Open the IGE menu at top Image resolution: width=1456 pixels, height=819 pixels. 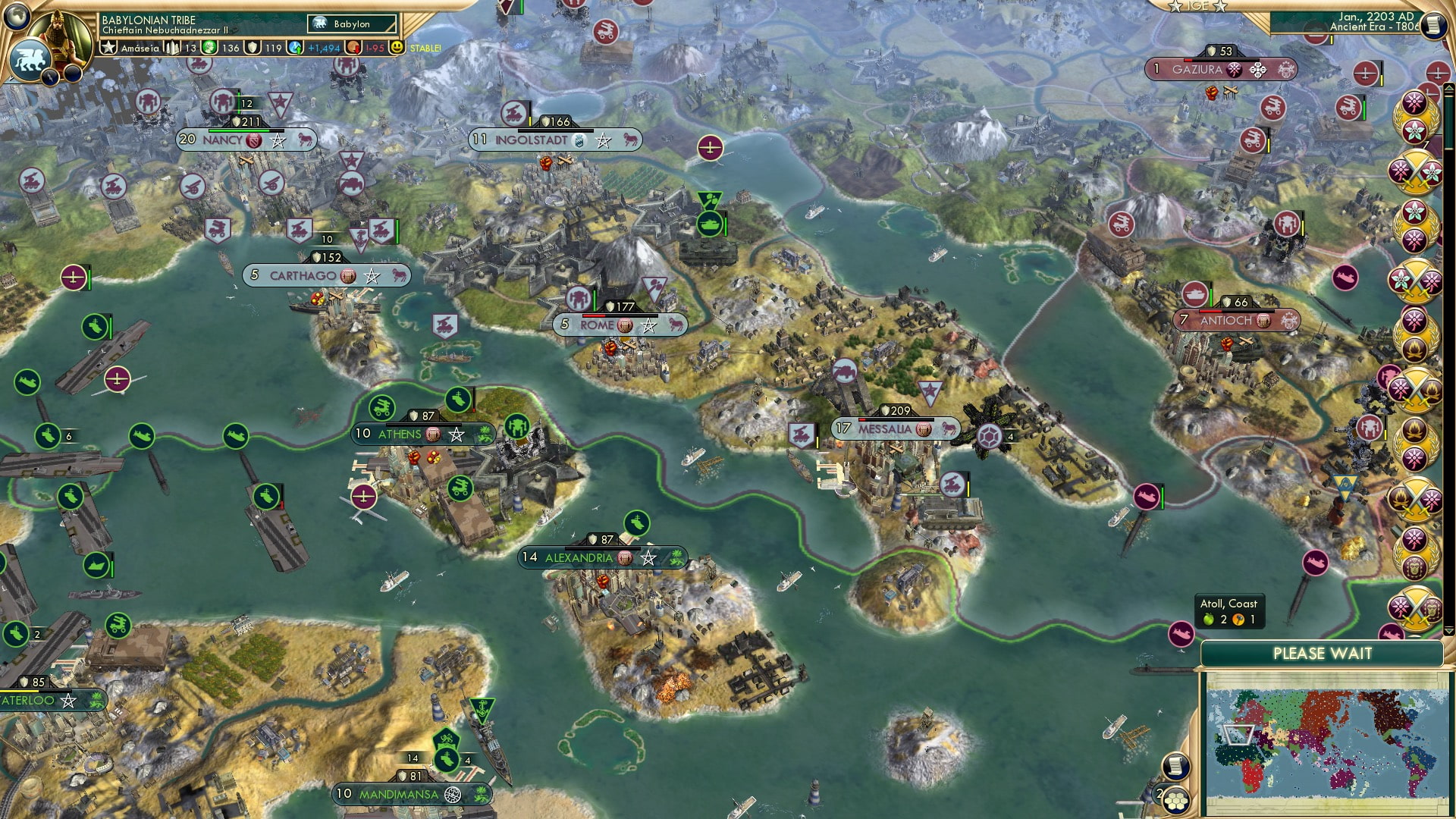(x=1200, y=6)
